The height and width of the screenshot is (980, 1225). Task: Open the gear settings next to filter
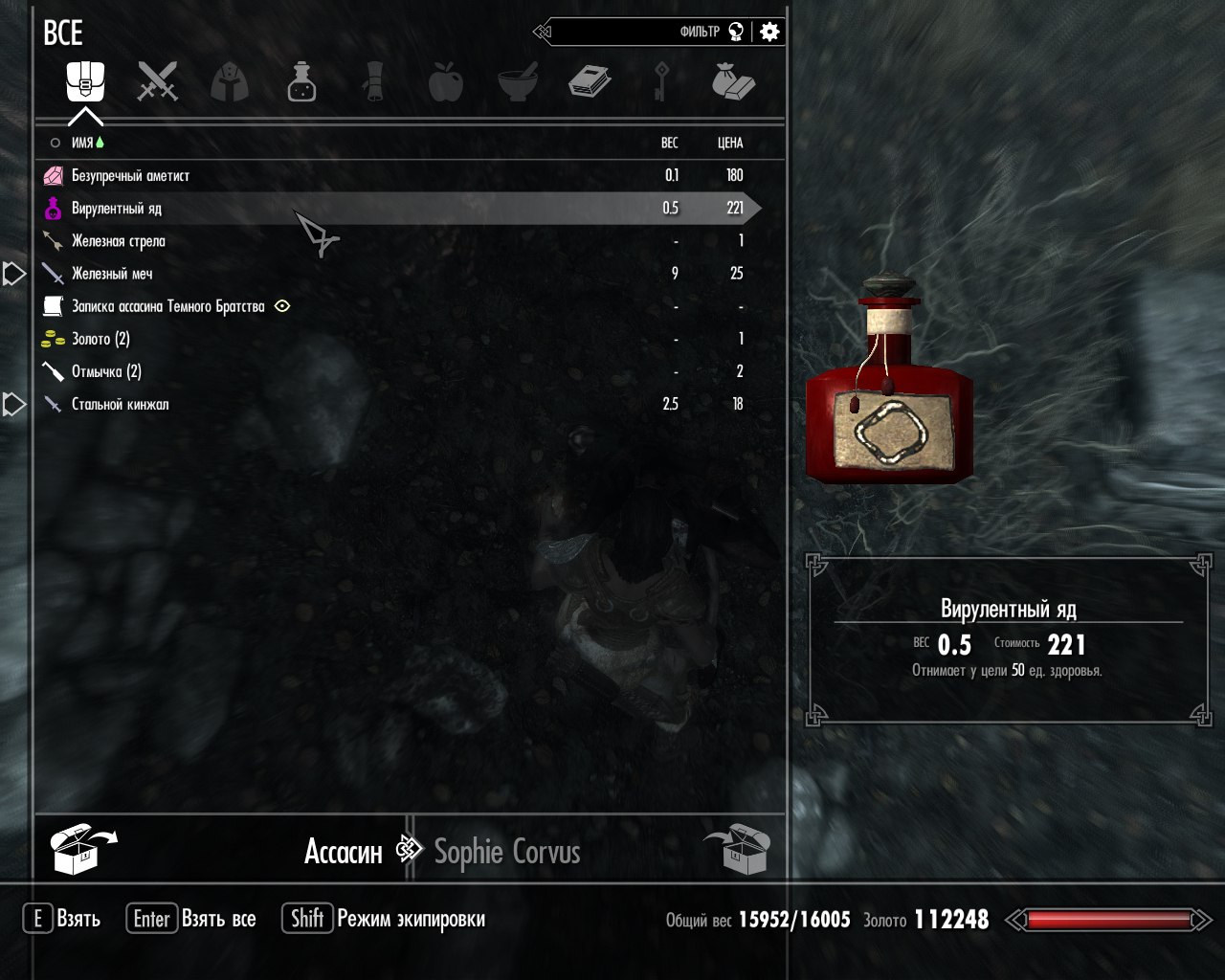(769, 32)
